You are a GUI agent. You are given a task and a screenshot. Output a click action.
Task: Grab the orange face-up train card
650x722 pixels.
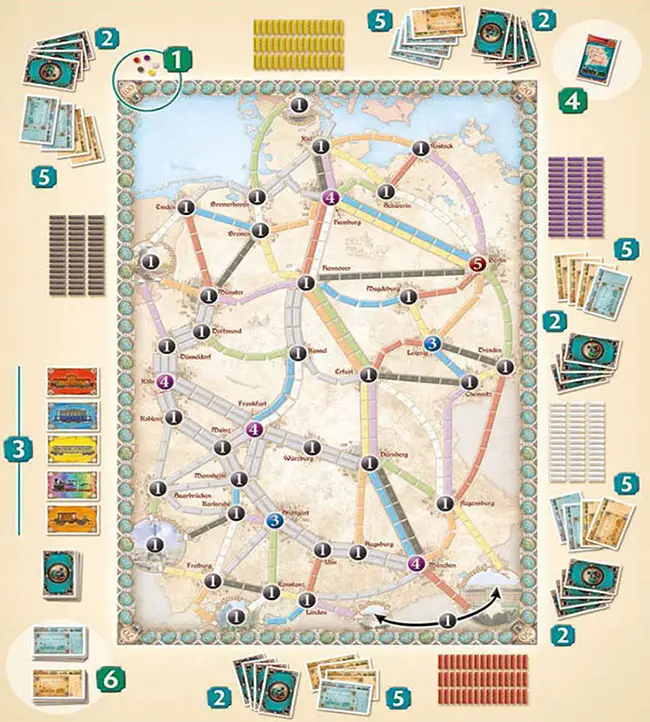click(67, 517)
